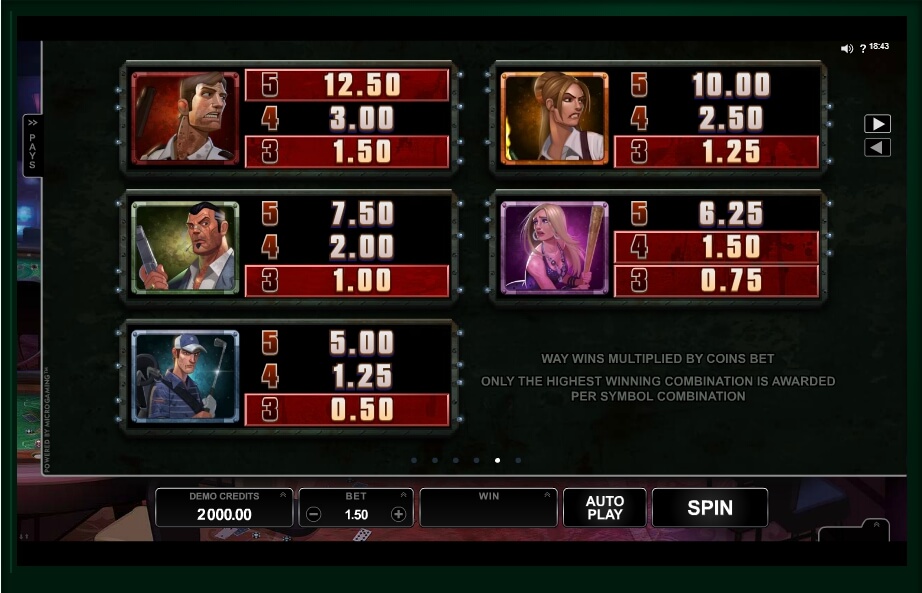Spin the reels with the SPIN button
The width and height of the screenshot is (922, 593).
coord(709,508)
